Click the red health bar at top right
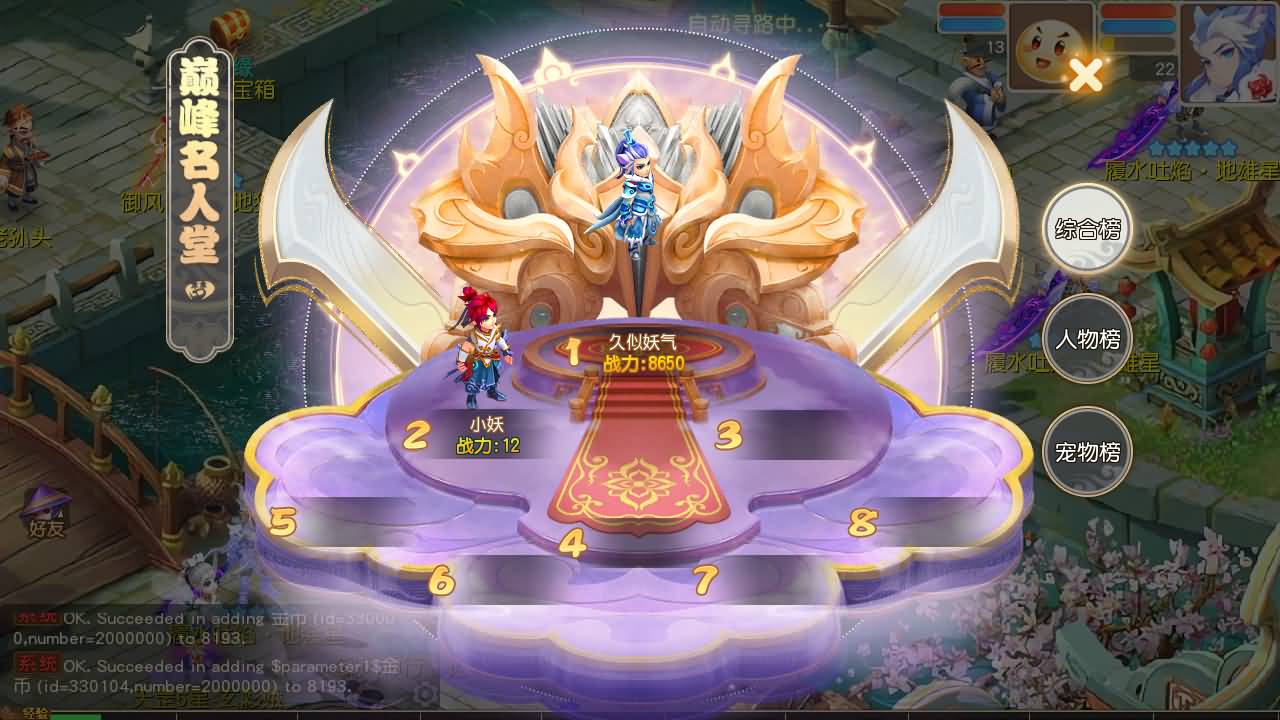Screen dimensions: 1280x720 pyautogui.click(x=1140, y=10)
